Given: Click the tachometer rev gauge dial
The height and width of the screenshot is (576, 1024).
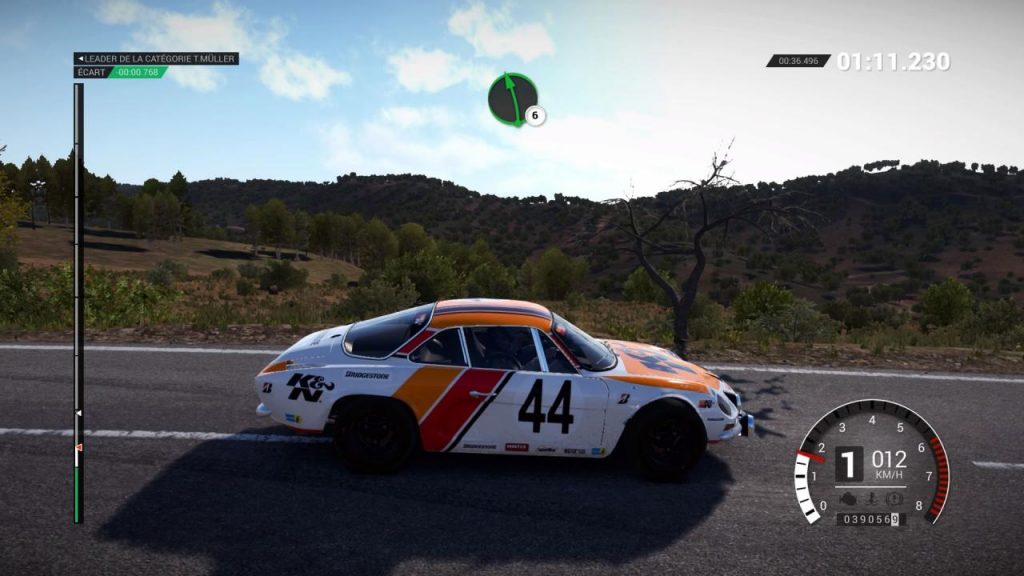Looking at the screenshot, I should 871,464.
